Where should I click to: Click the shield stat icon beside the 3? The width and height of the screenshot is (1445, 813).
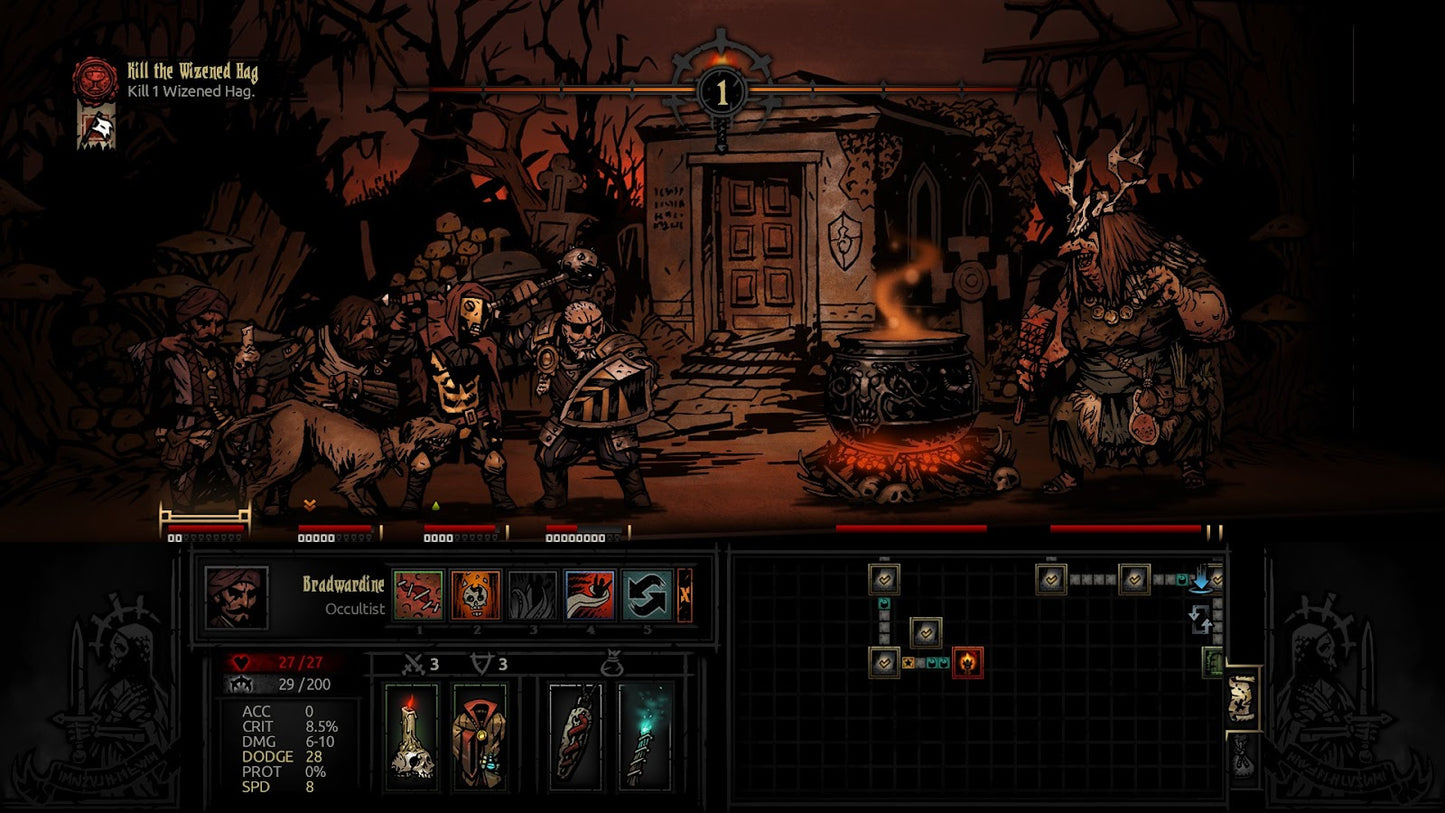(x=482, y=662)
